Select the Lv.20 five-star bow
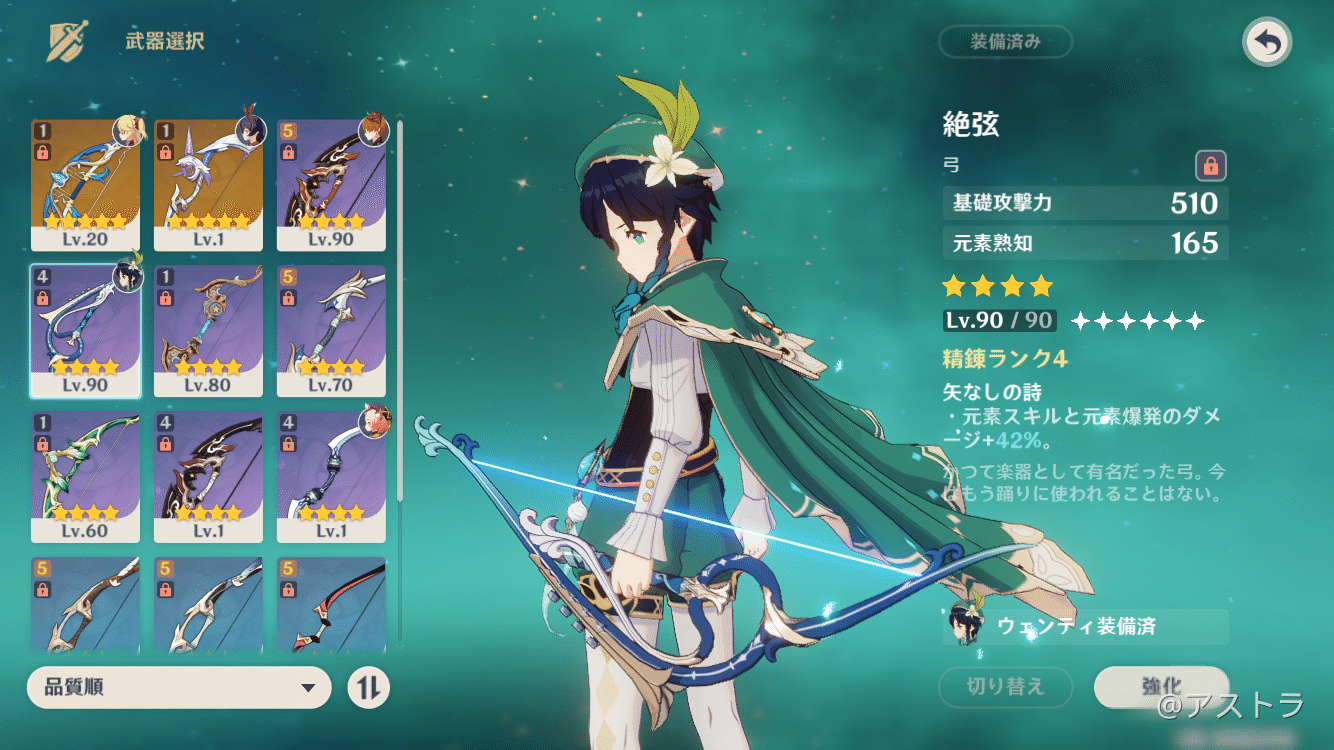The width and height of the screenshot is (1334, 750). pos(86,184)
